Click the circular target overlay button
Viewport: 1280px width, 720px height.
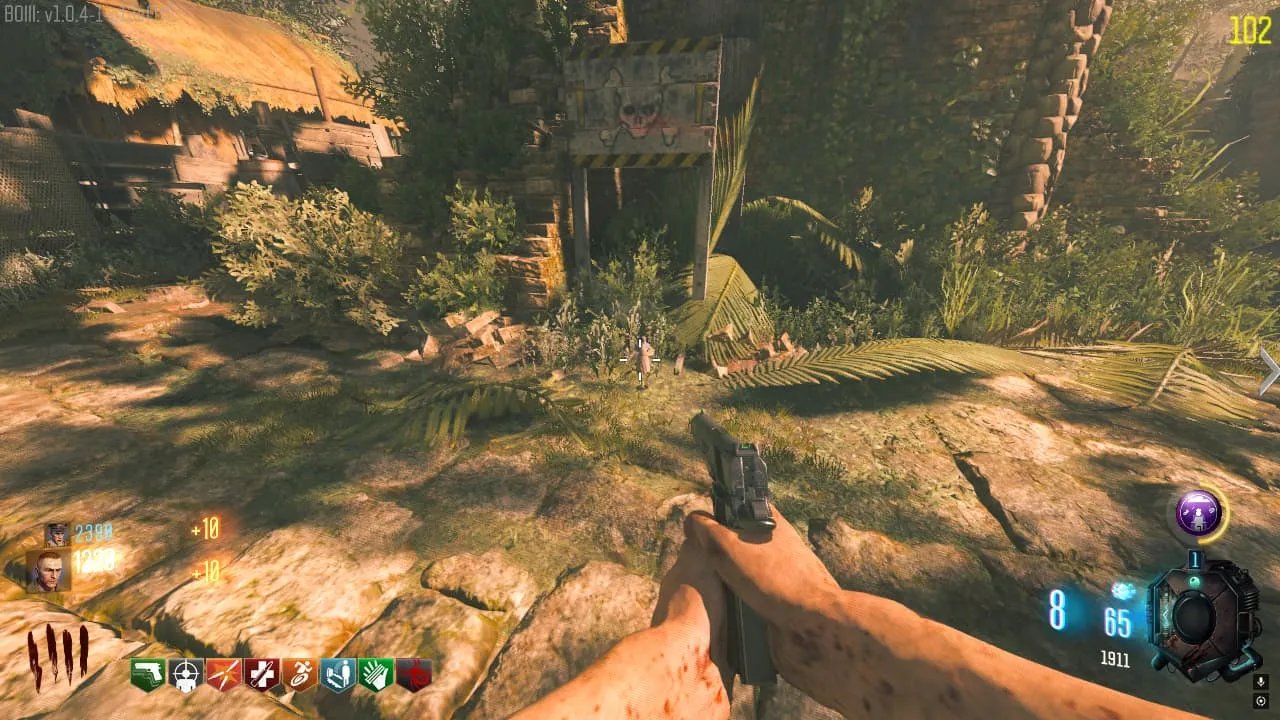[x=1260, y=701]
